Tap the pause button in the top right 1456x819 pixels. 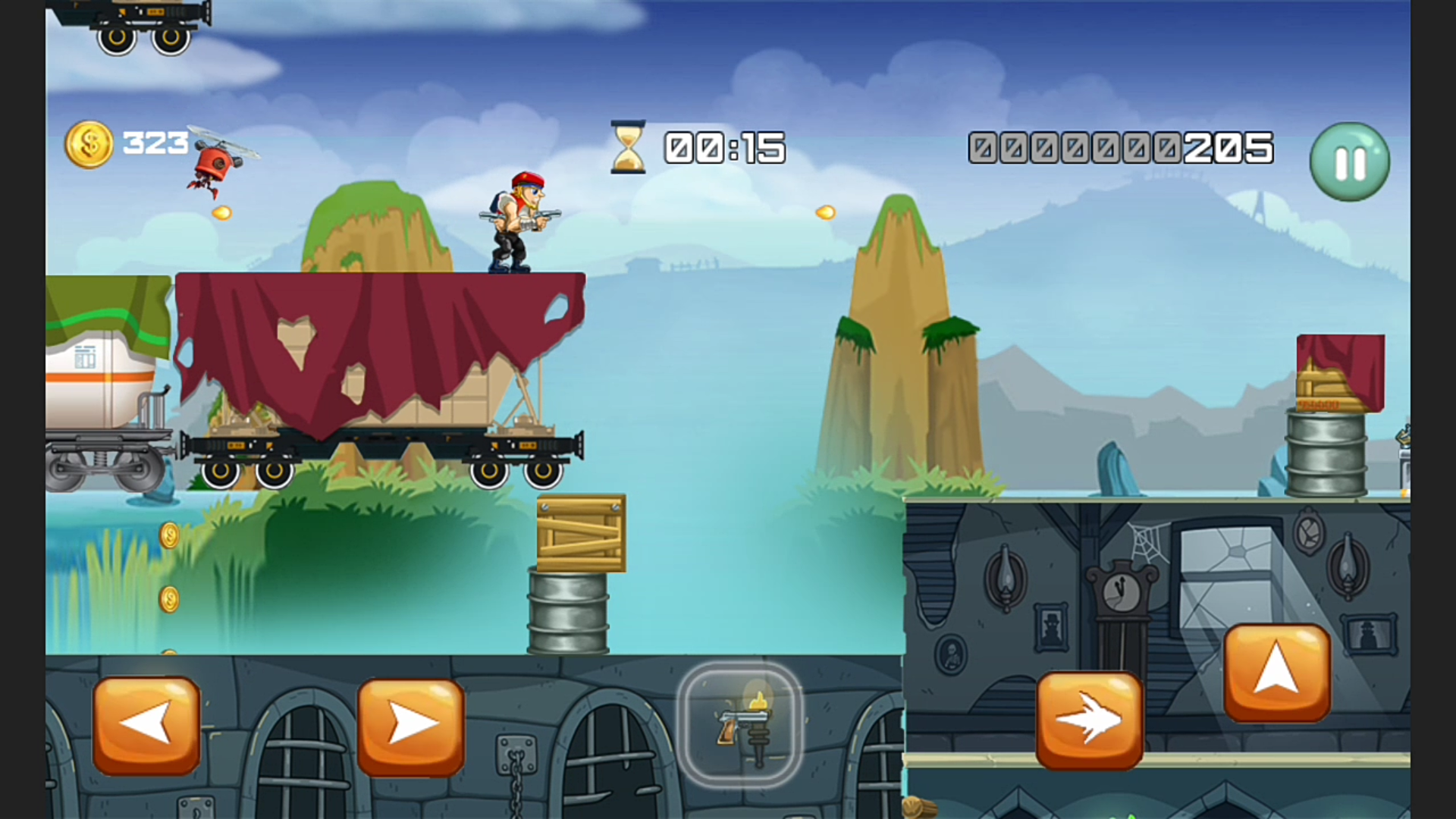coord(1349,162)
